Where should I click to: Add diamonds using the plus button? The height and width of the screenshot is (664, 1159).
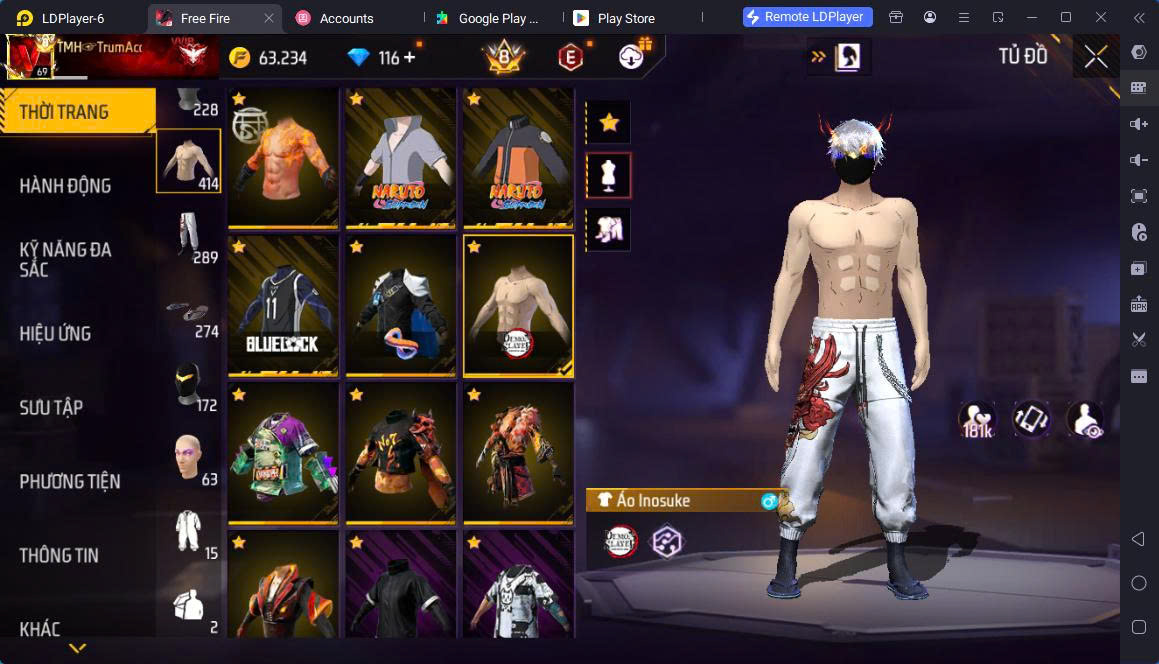[x=410, y=58]
